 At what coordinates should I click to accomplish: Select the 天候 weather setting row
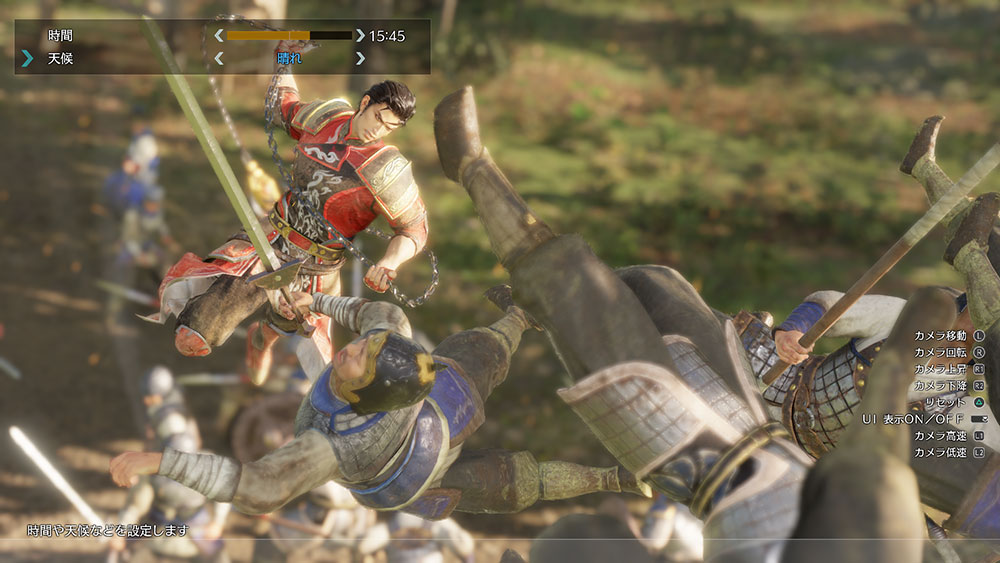60,59
